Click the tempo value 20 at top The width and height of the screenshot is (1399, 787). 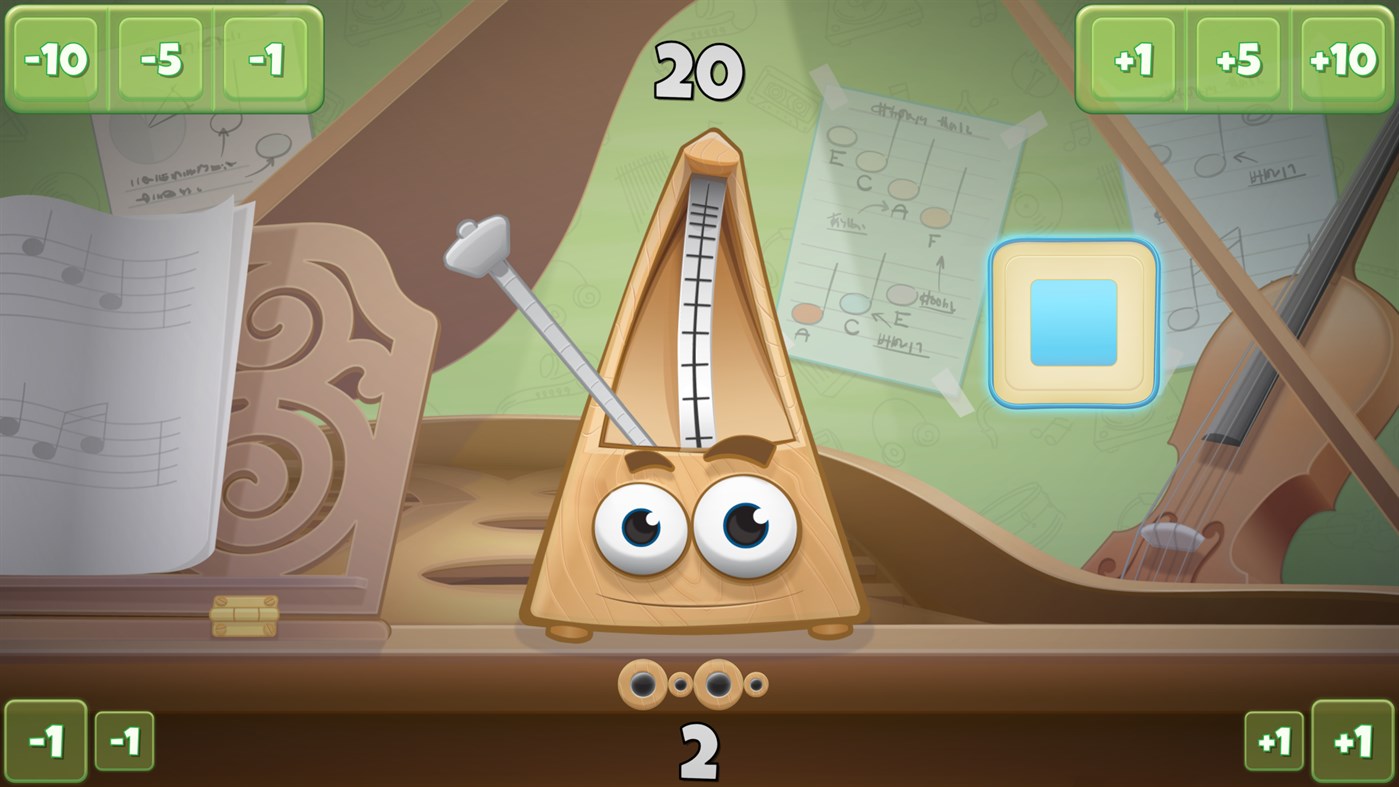pyautogui.click(x=700, y=70)
